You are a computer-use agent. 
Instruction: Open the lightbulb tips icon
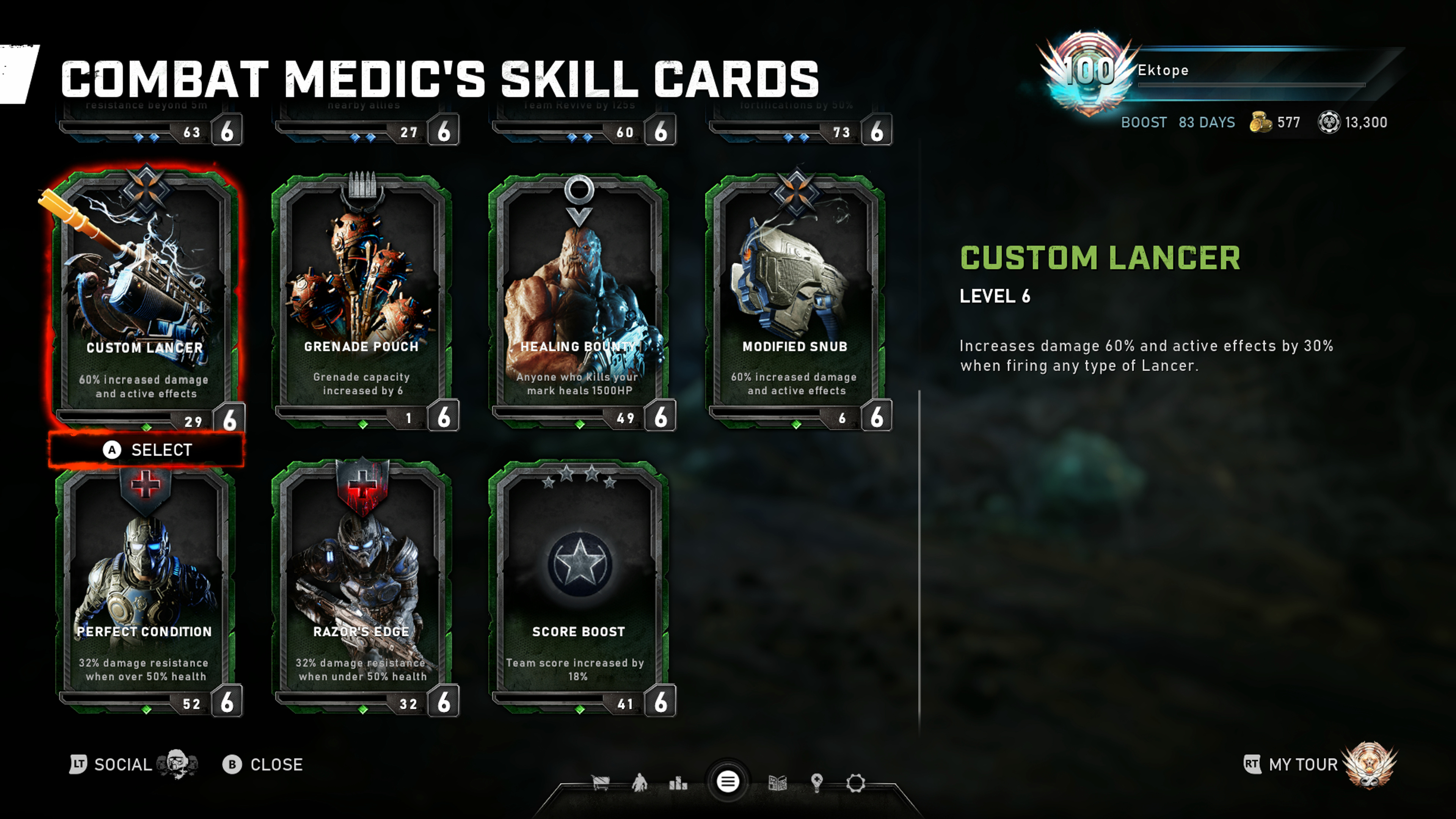pos(816,783)
